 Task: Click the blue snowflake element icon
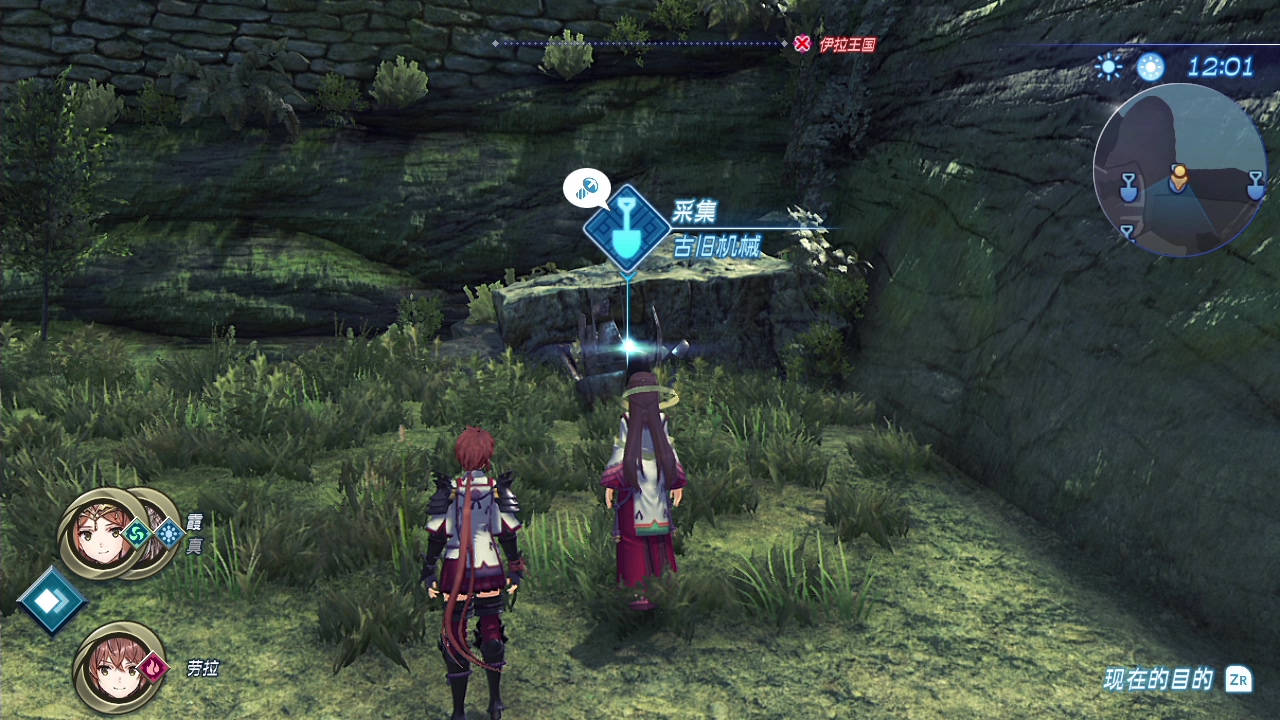click(x=168, y=532)
